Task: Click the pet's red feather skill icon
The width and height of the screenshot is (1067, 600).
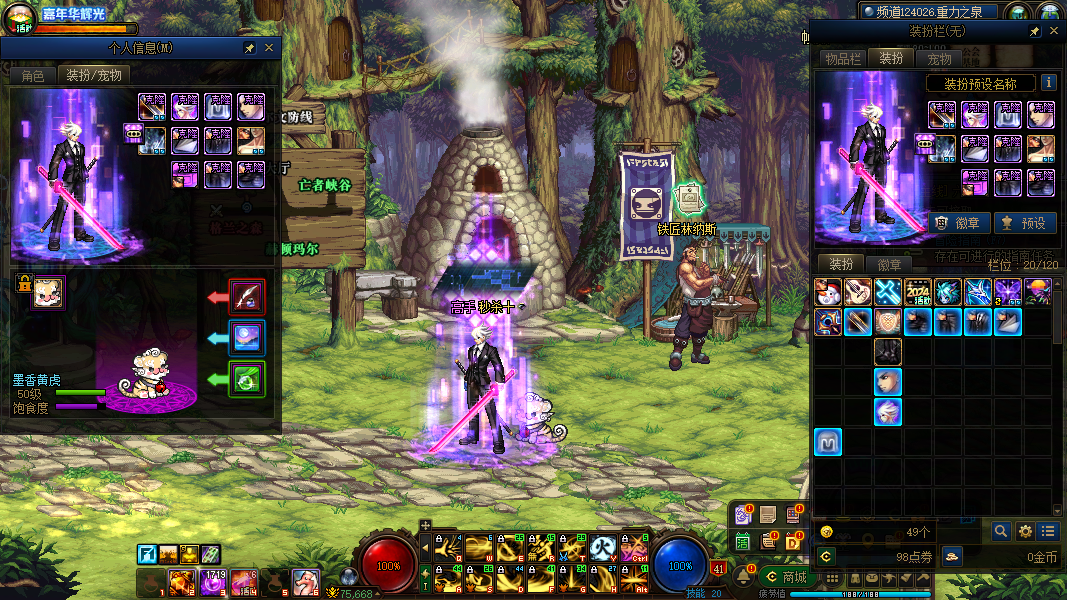Action: (x=247, y=296)
